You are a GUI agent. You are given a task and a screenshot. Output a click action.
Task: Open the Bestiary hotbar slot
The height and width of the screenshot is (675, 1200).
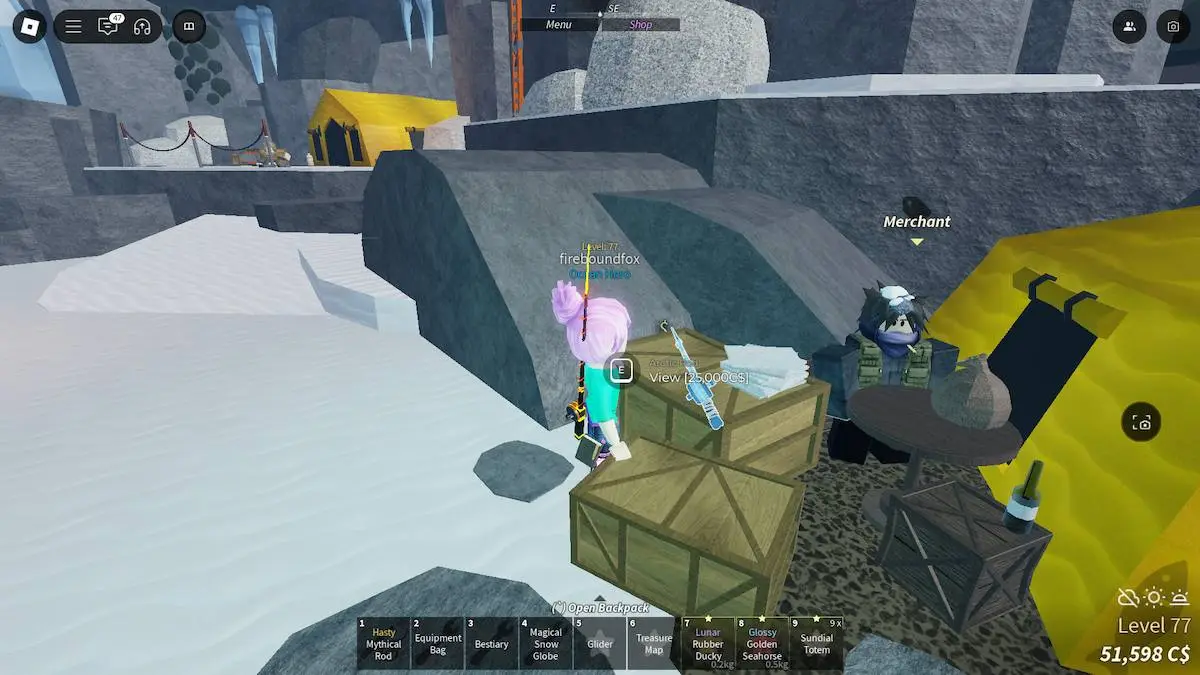click(x=492, y=643)
